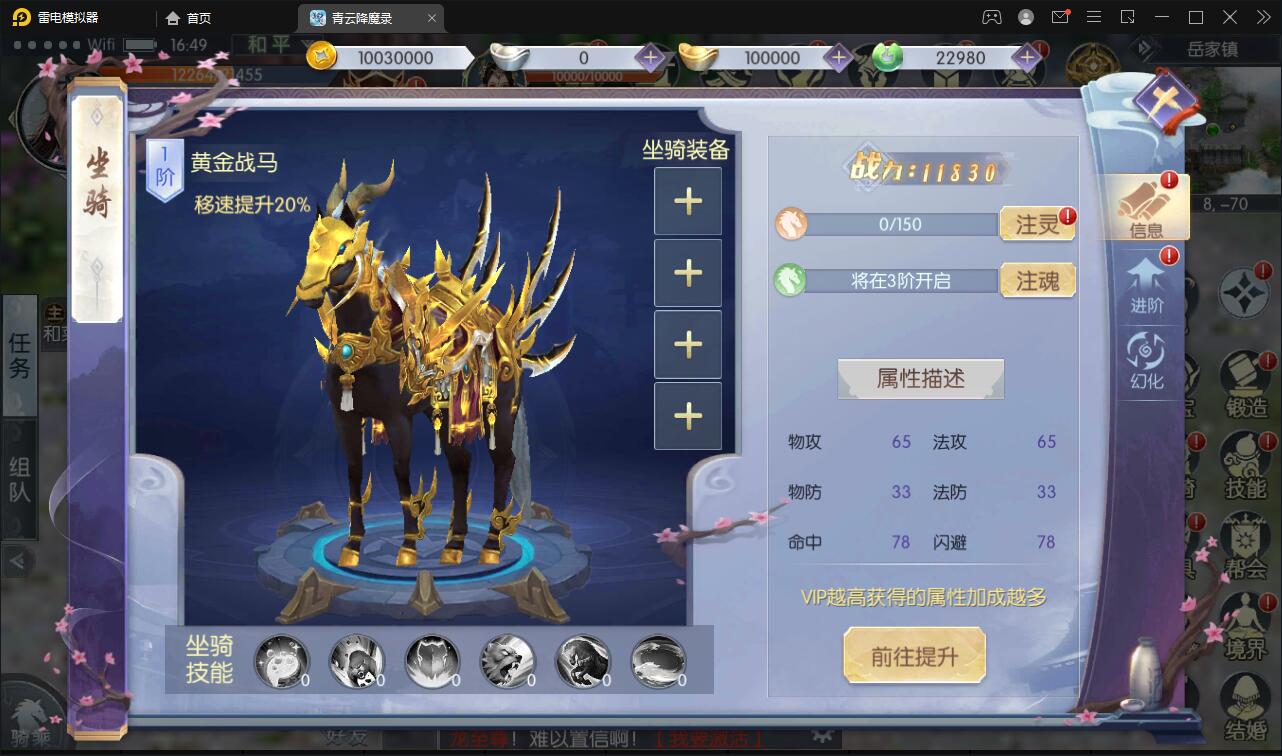
Task: Open the 任务 quest panel
Action: point(18,356)
